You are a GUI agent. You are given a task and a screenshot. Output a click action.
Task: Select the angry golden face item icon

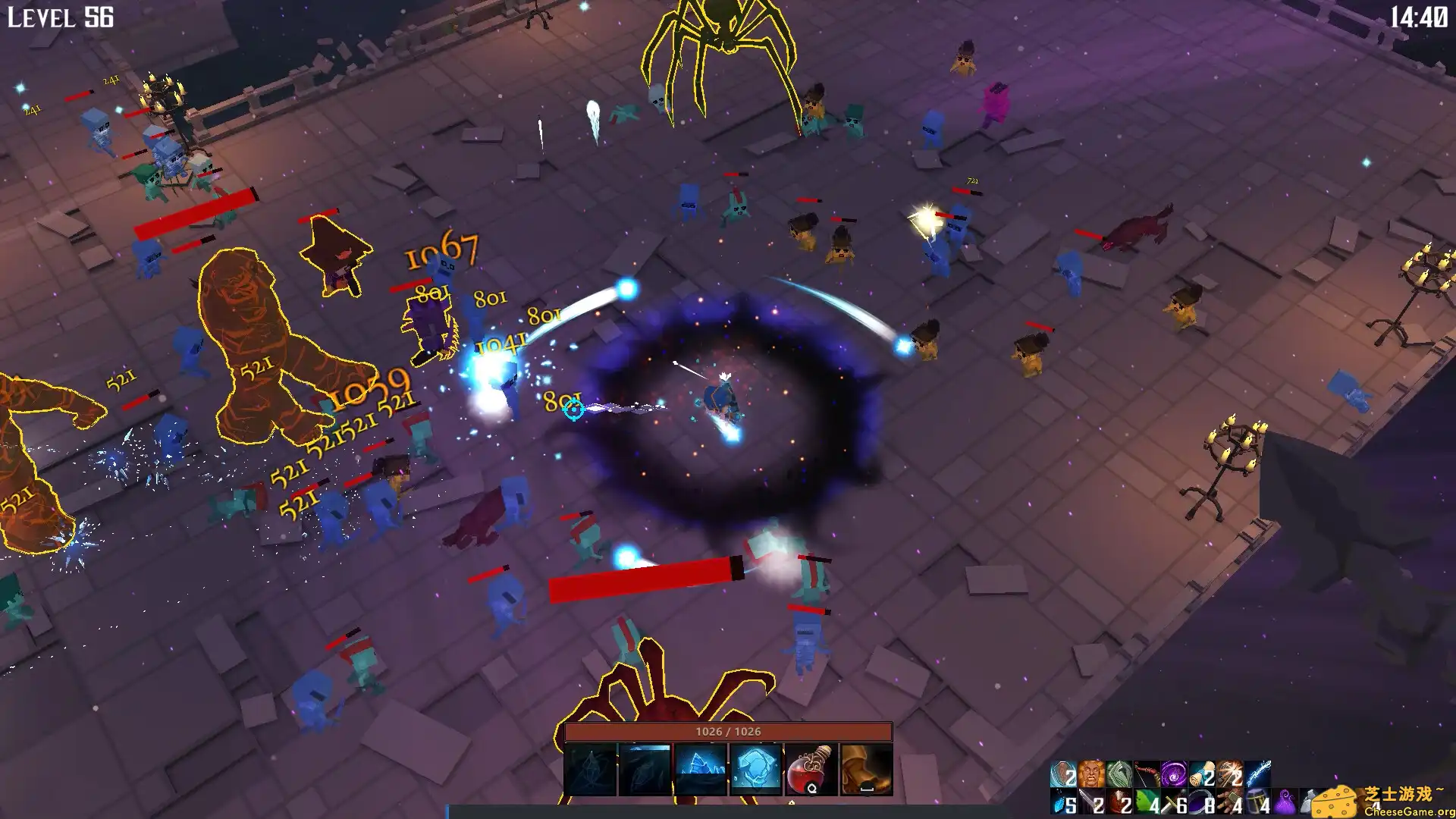click(x=1091, y=775)
